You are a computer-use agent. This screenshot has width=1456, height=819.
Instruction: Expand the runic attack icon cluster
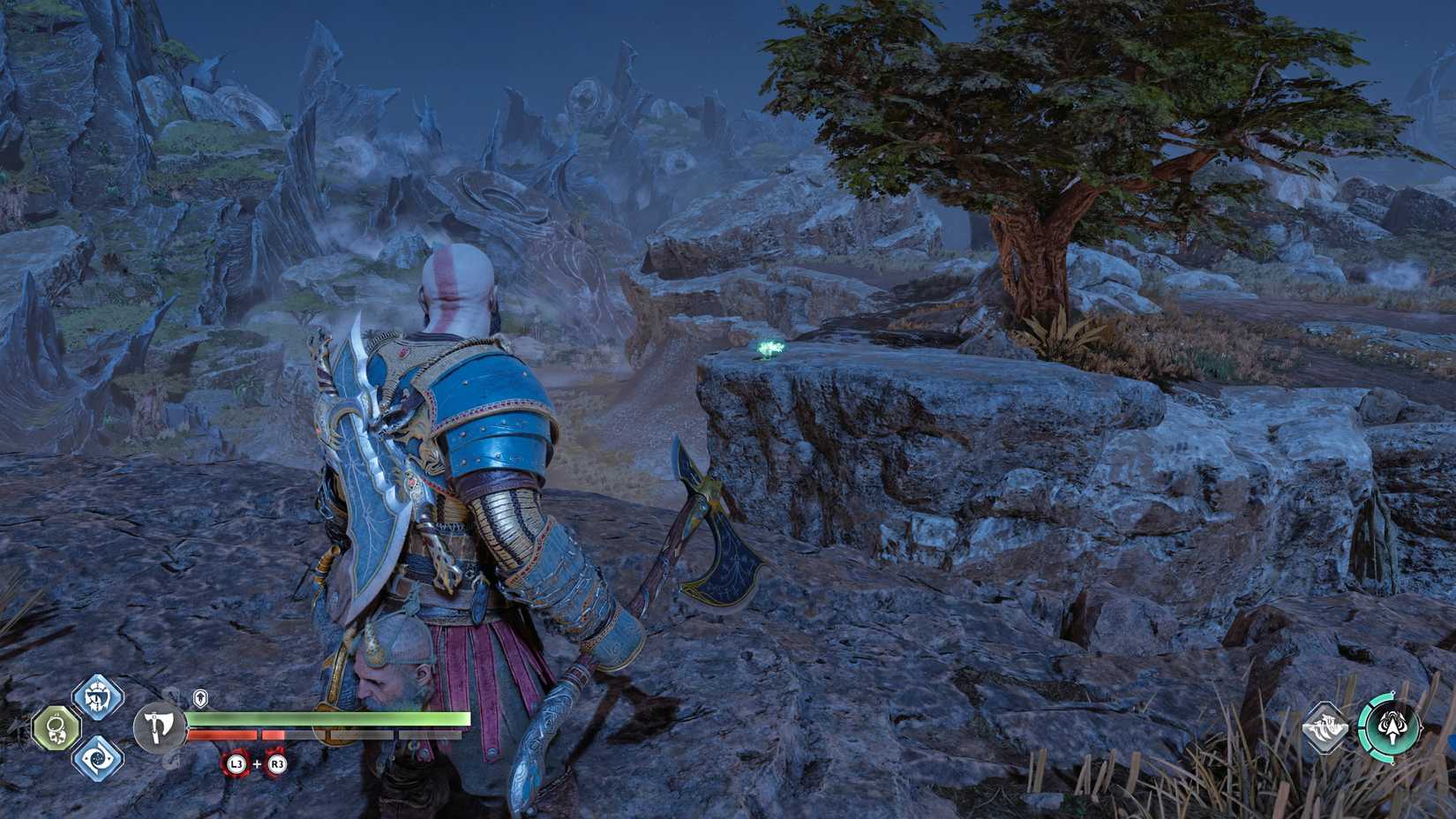[x=97, y=730]
